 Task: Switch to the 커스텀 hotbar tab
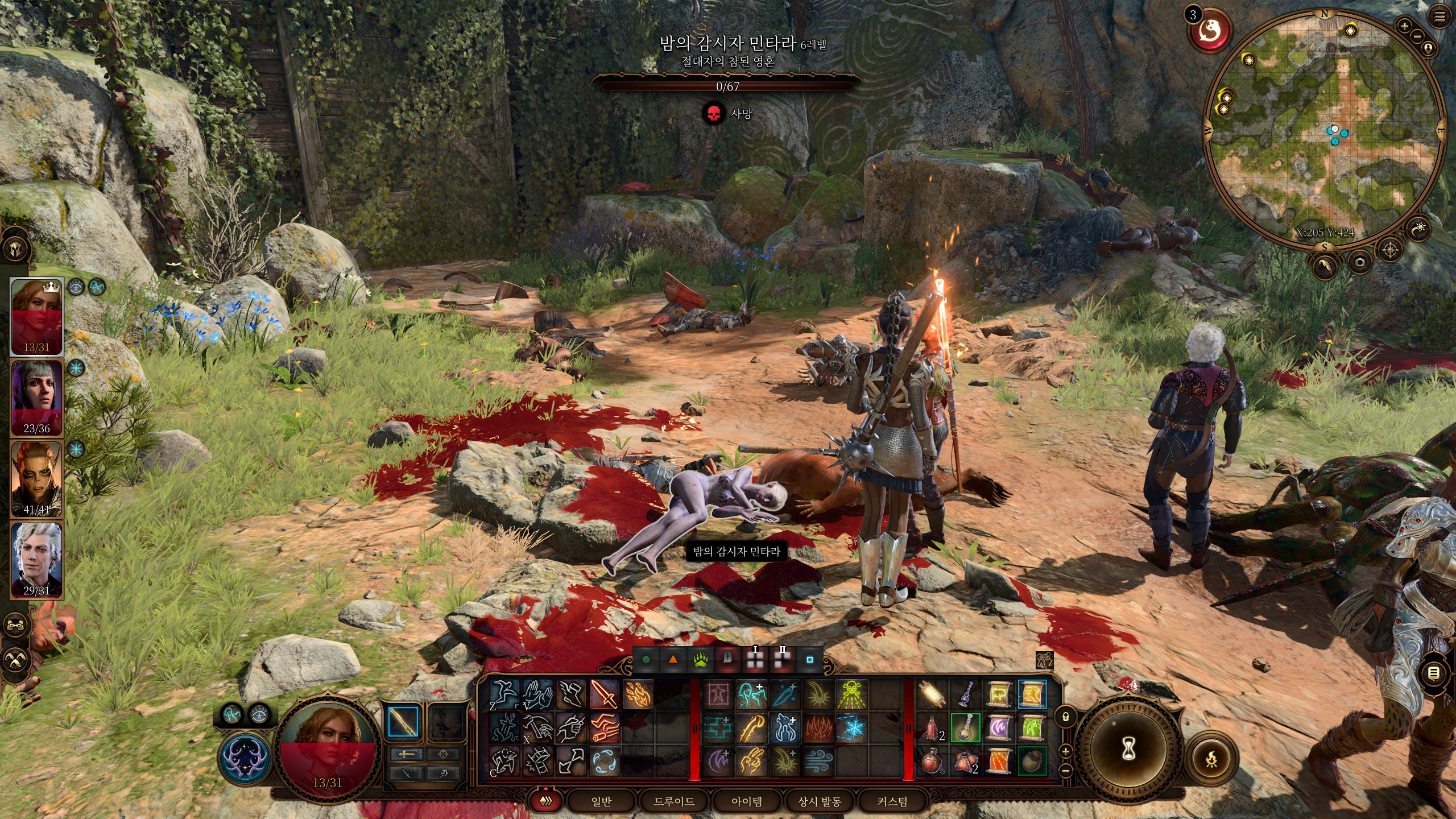coord(892,801)
